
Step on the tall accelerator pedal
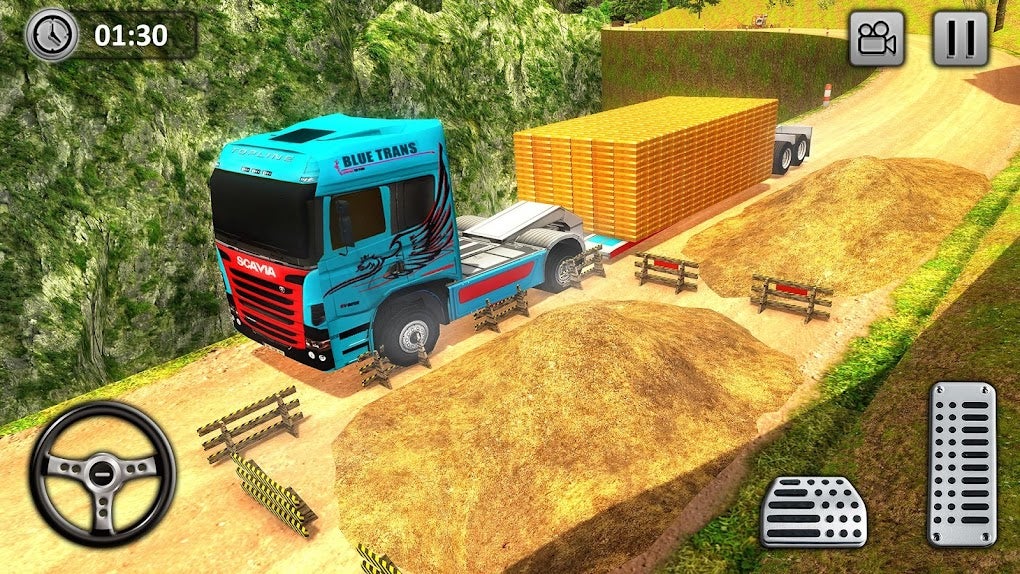961,463
